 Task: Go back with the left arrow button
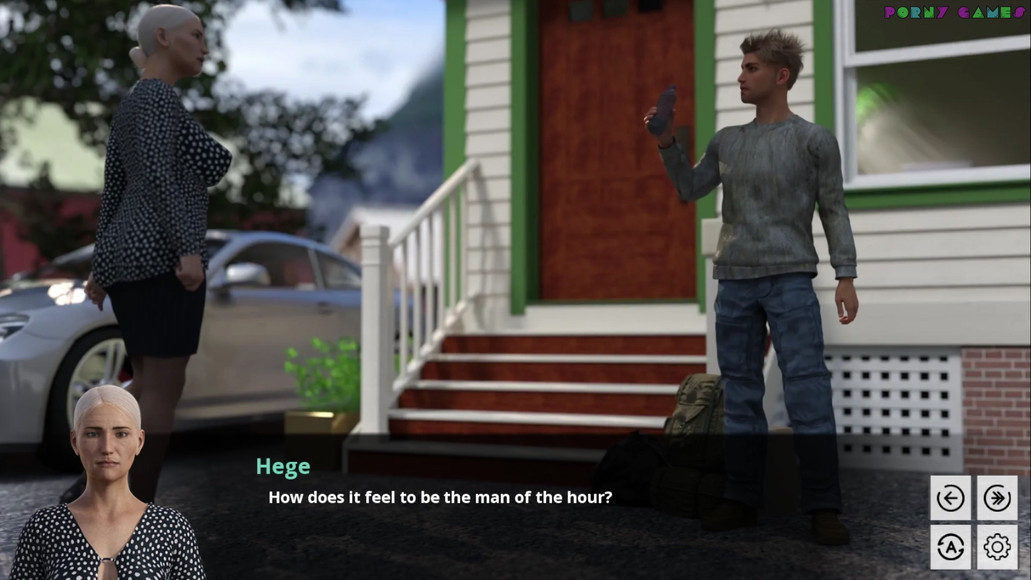[x=950, y=498]
